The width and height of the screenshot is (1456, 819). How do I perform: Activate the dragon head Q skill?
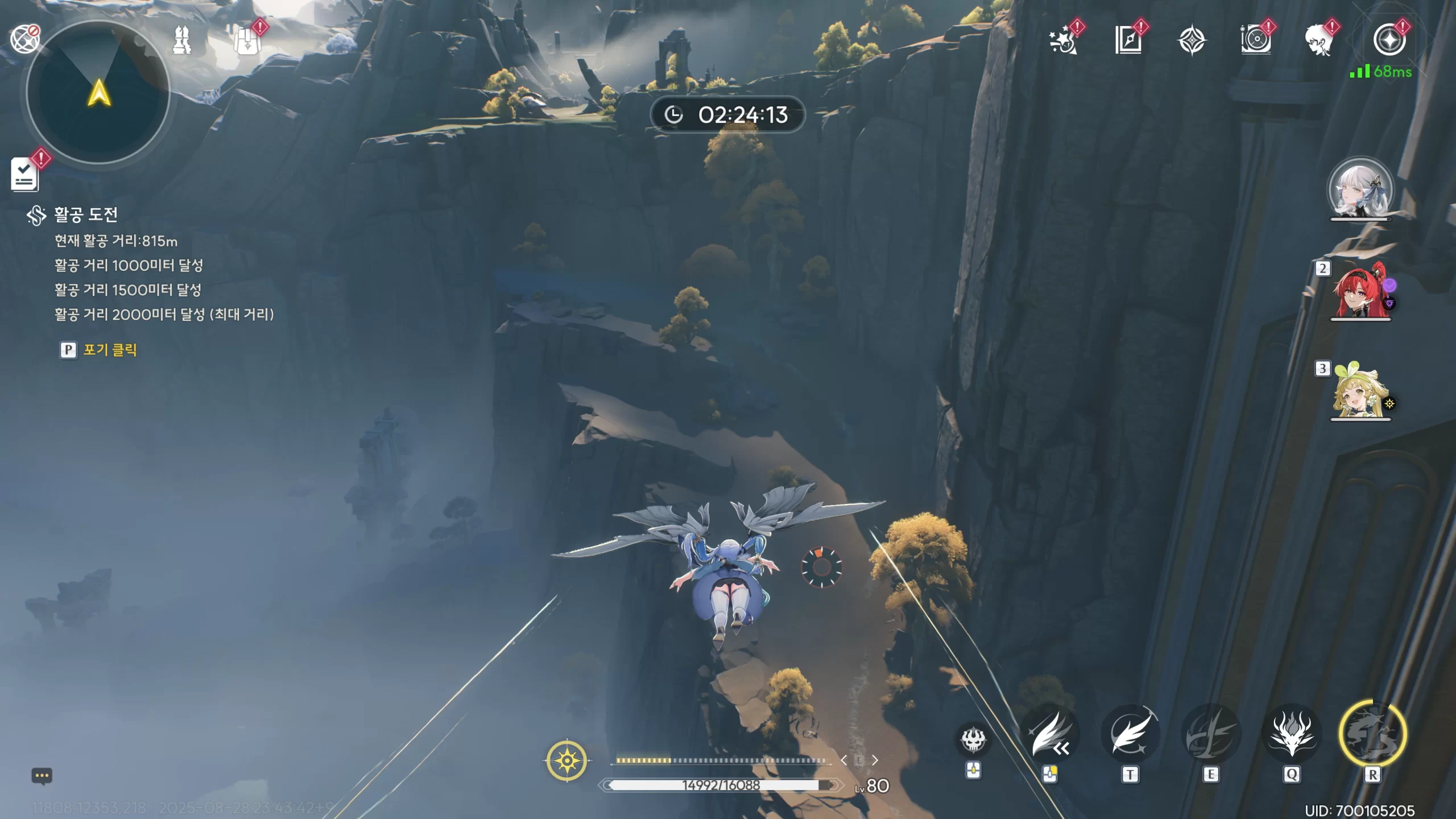point(1292,735)
